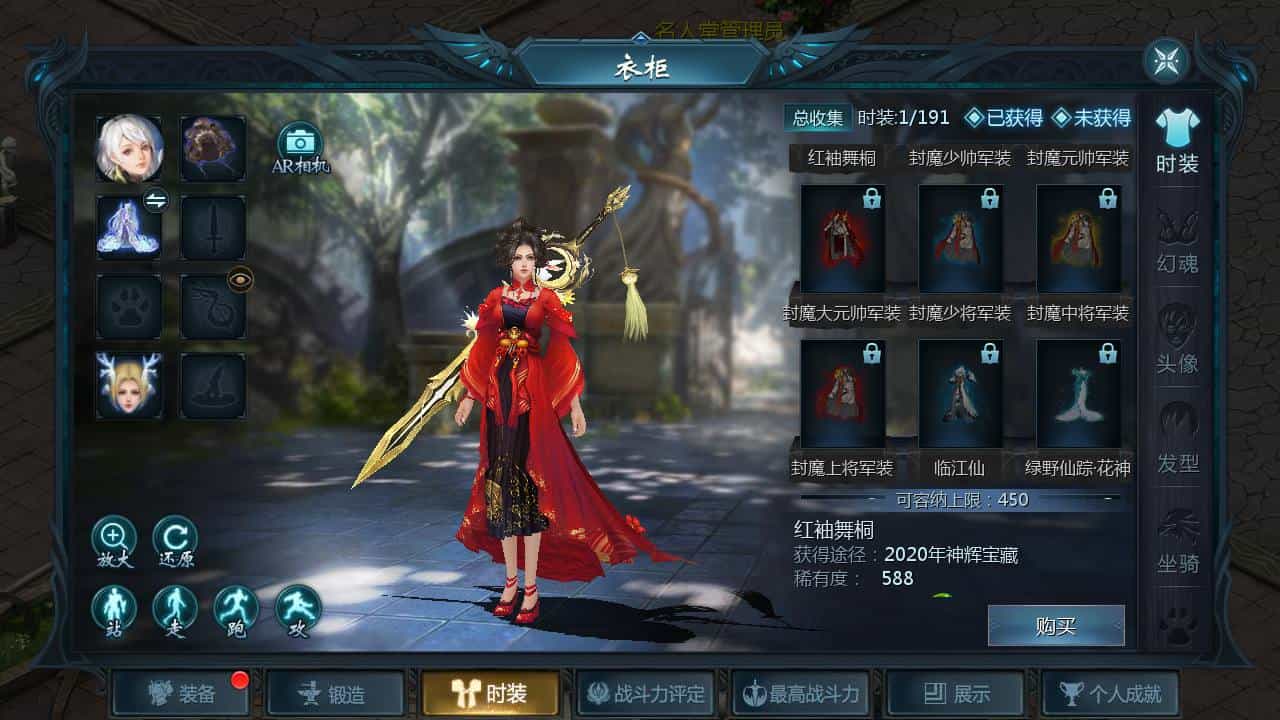Open the 锻造 forging tab
1280x720 pixels.
click(x=336, y=693)
